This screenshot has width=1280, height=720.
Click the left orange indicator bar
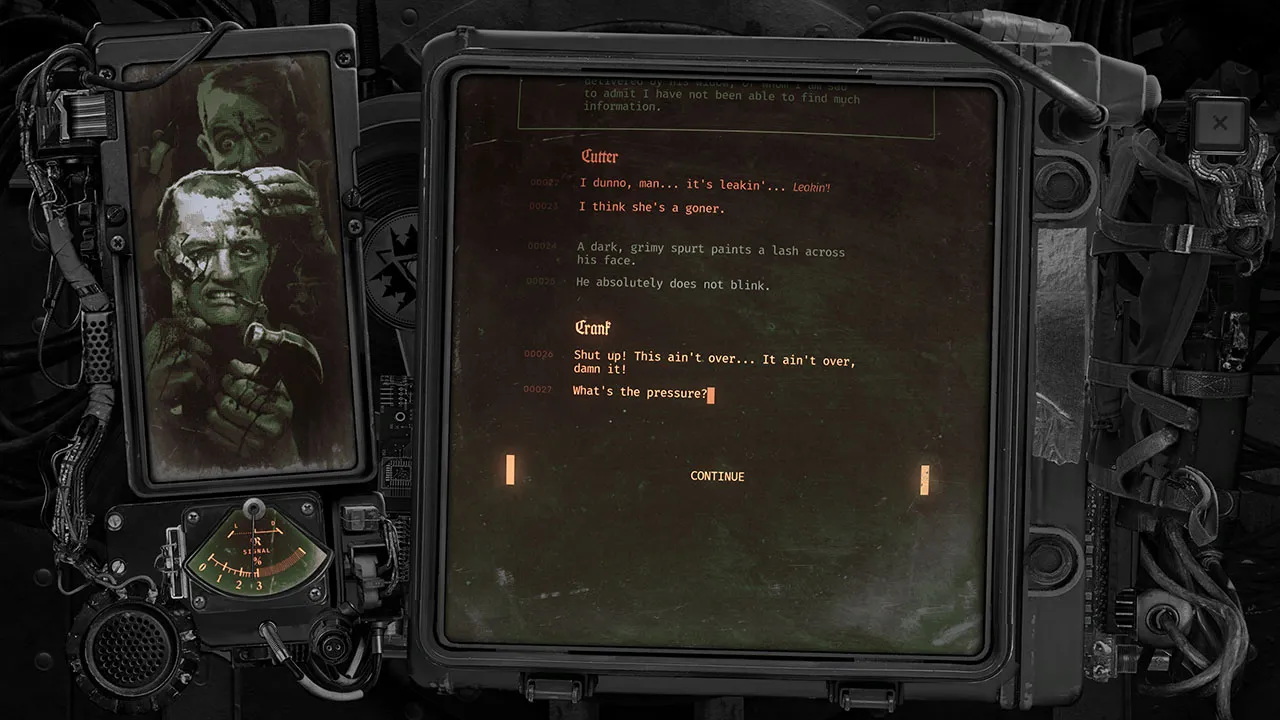(510, 468)
